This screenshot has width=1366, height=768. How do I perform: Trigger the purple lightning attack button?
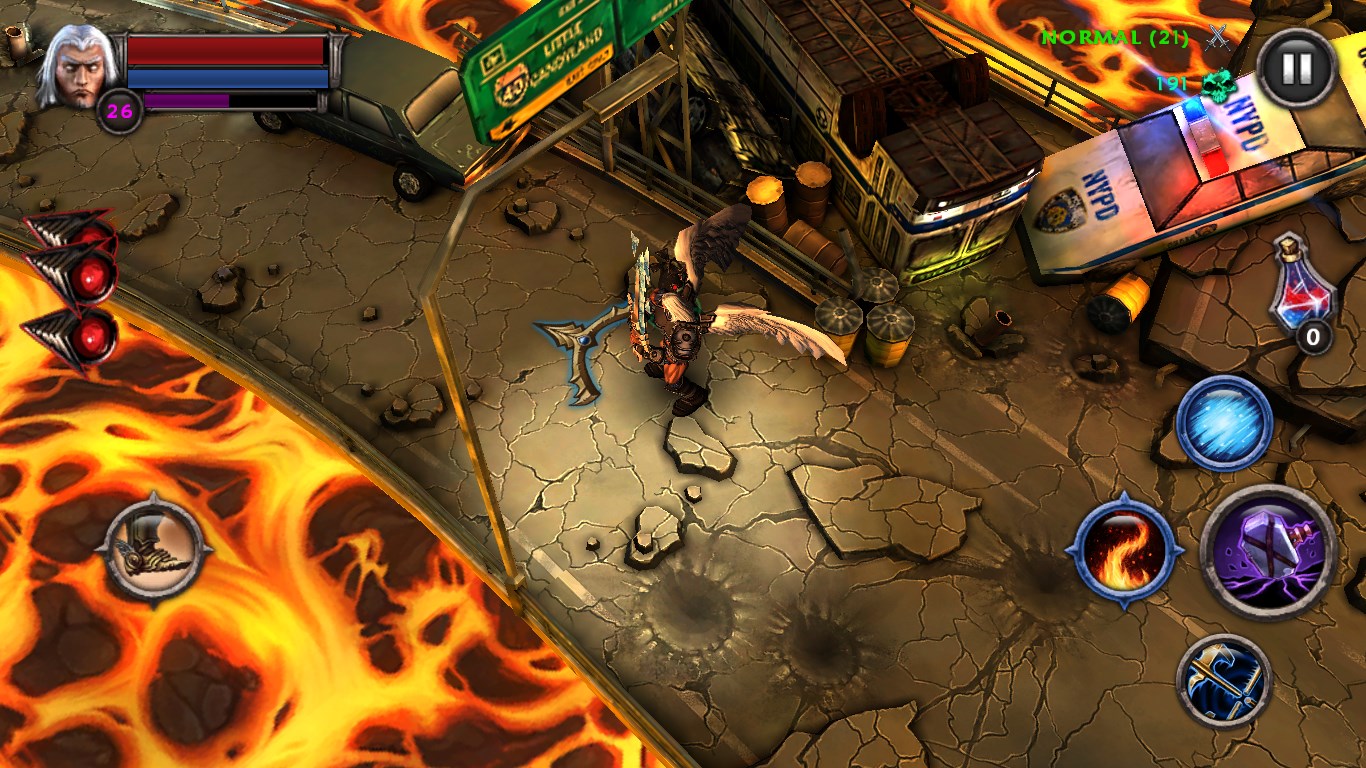tap(1268, 551)
